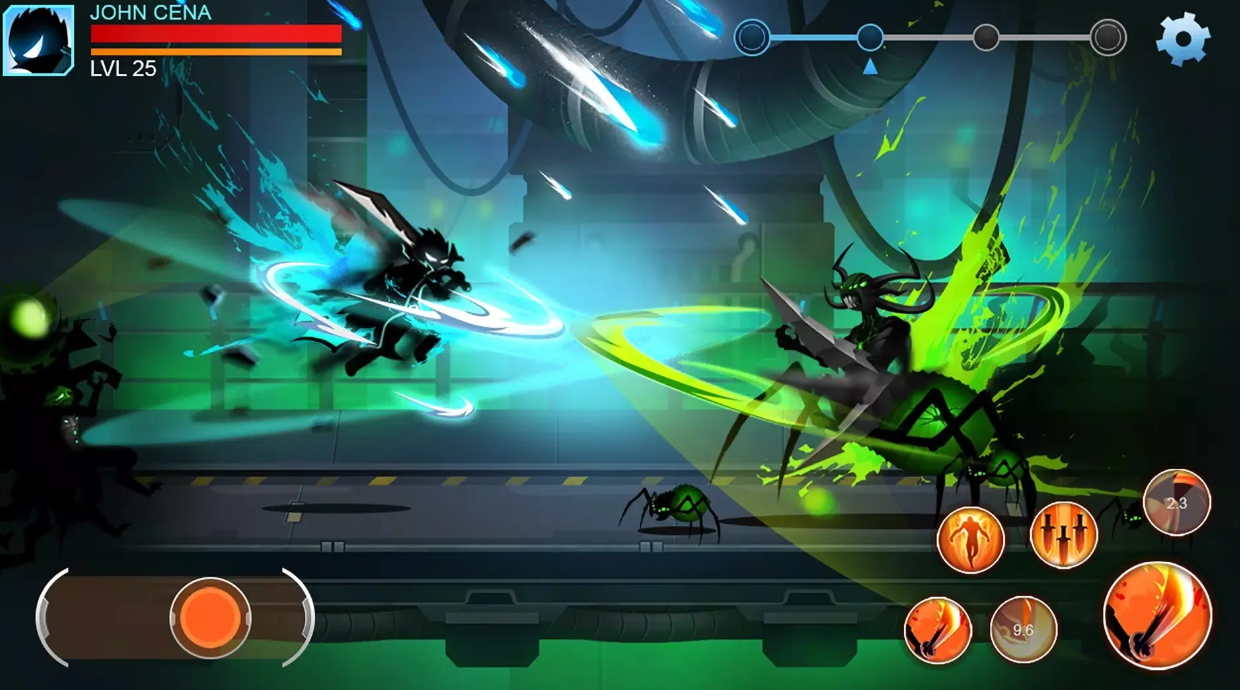
Task: Tap the orange joystick knob
Action: tap(210, 618)
